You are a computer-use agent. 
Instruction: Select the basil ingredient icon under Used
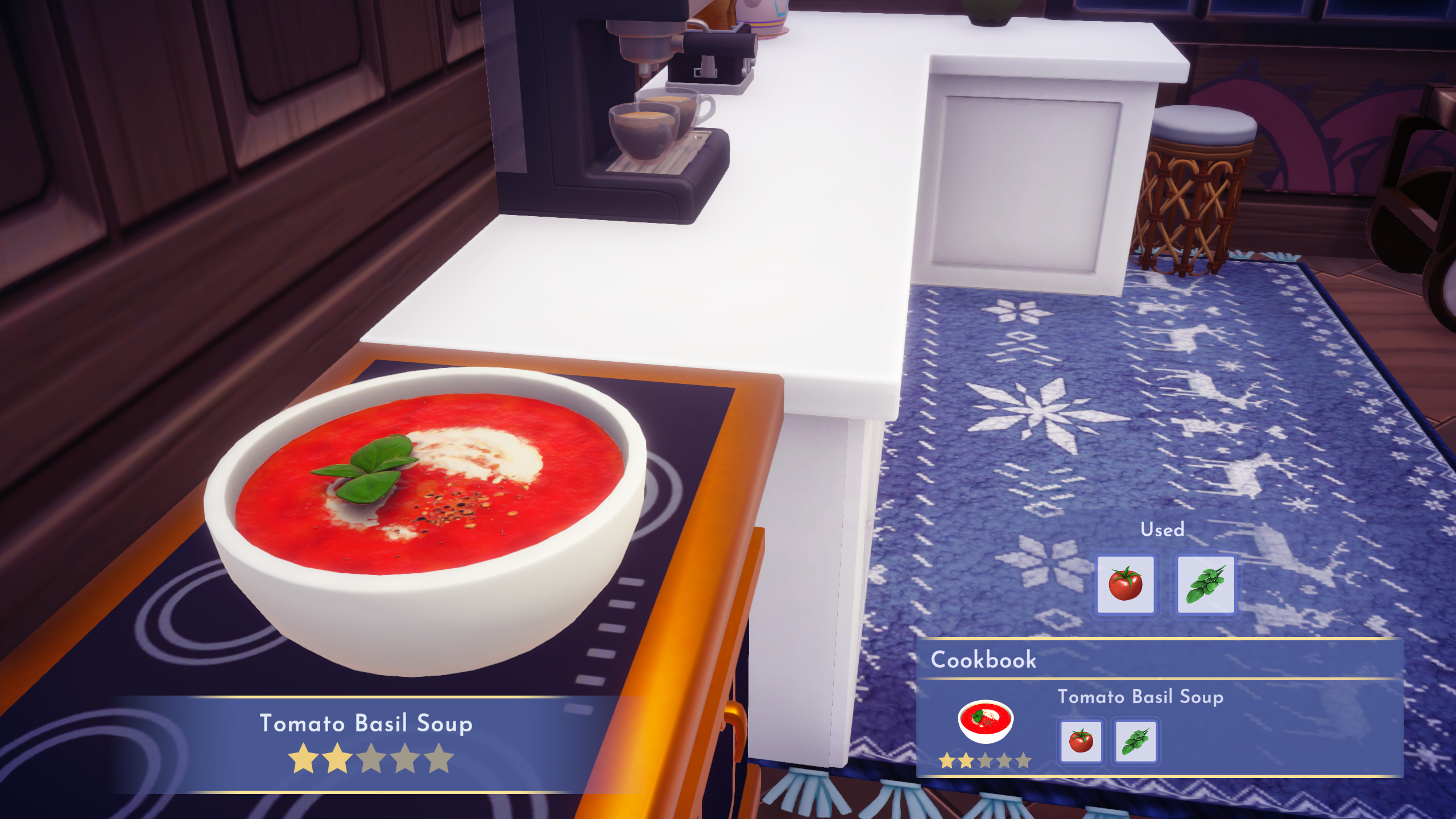pyautogui.click(x=1207, y=583)
